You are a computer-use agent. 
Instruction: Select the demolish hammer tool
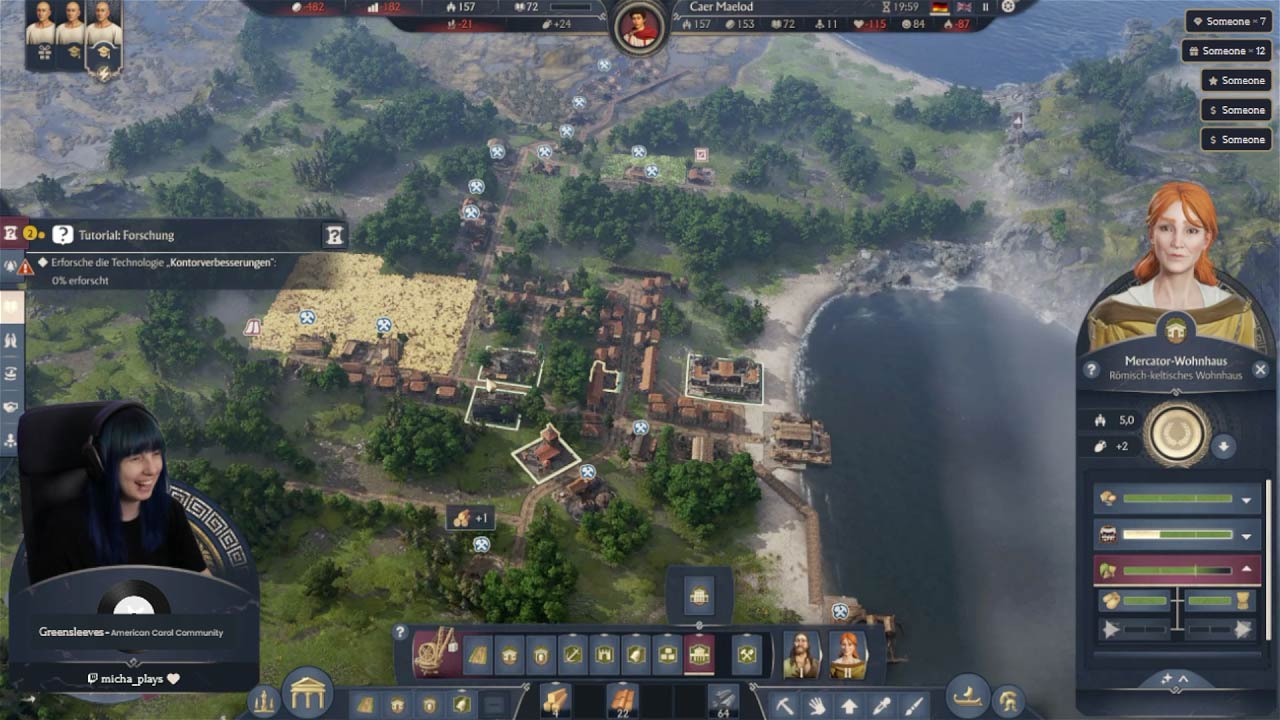click(784, 706)
